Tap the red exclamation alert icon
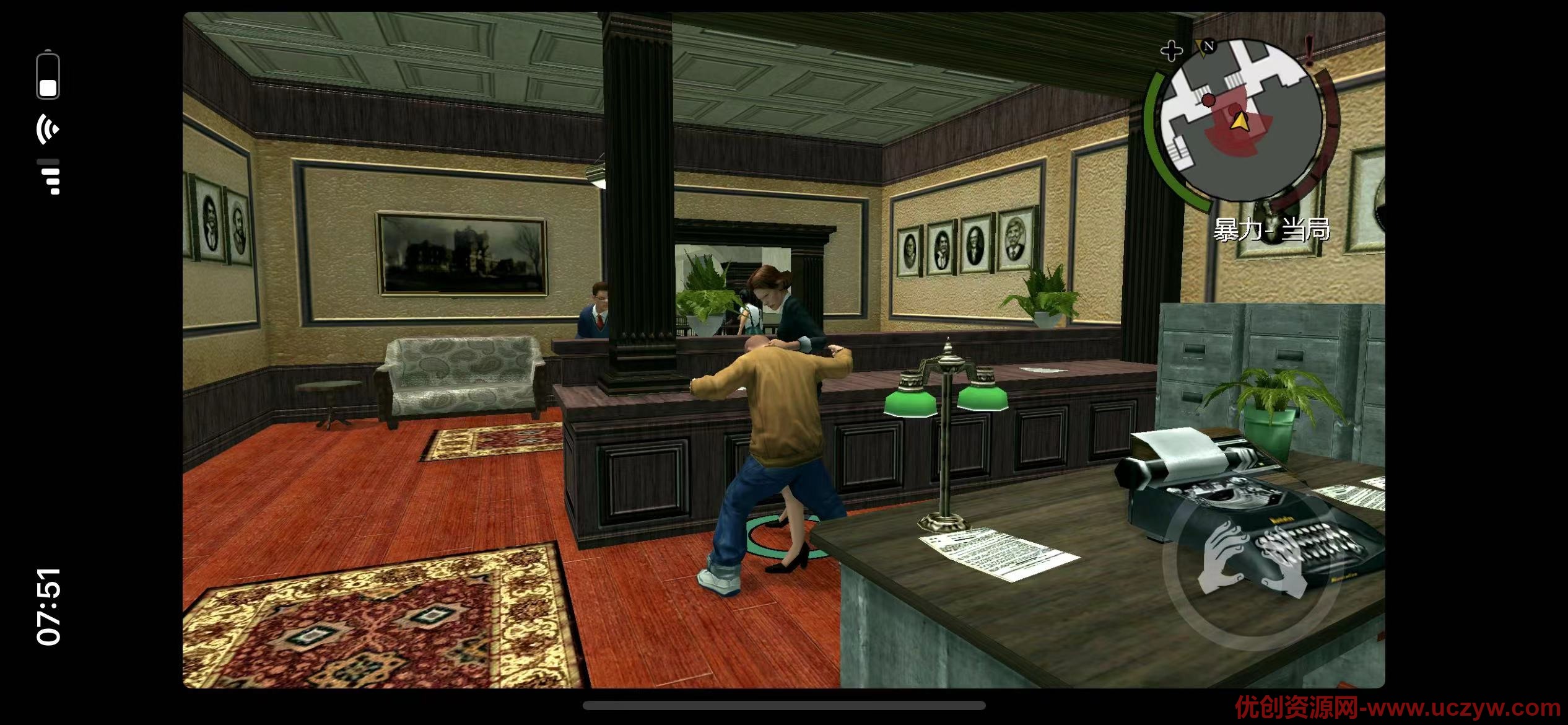 [1309, 50]
